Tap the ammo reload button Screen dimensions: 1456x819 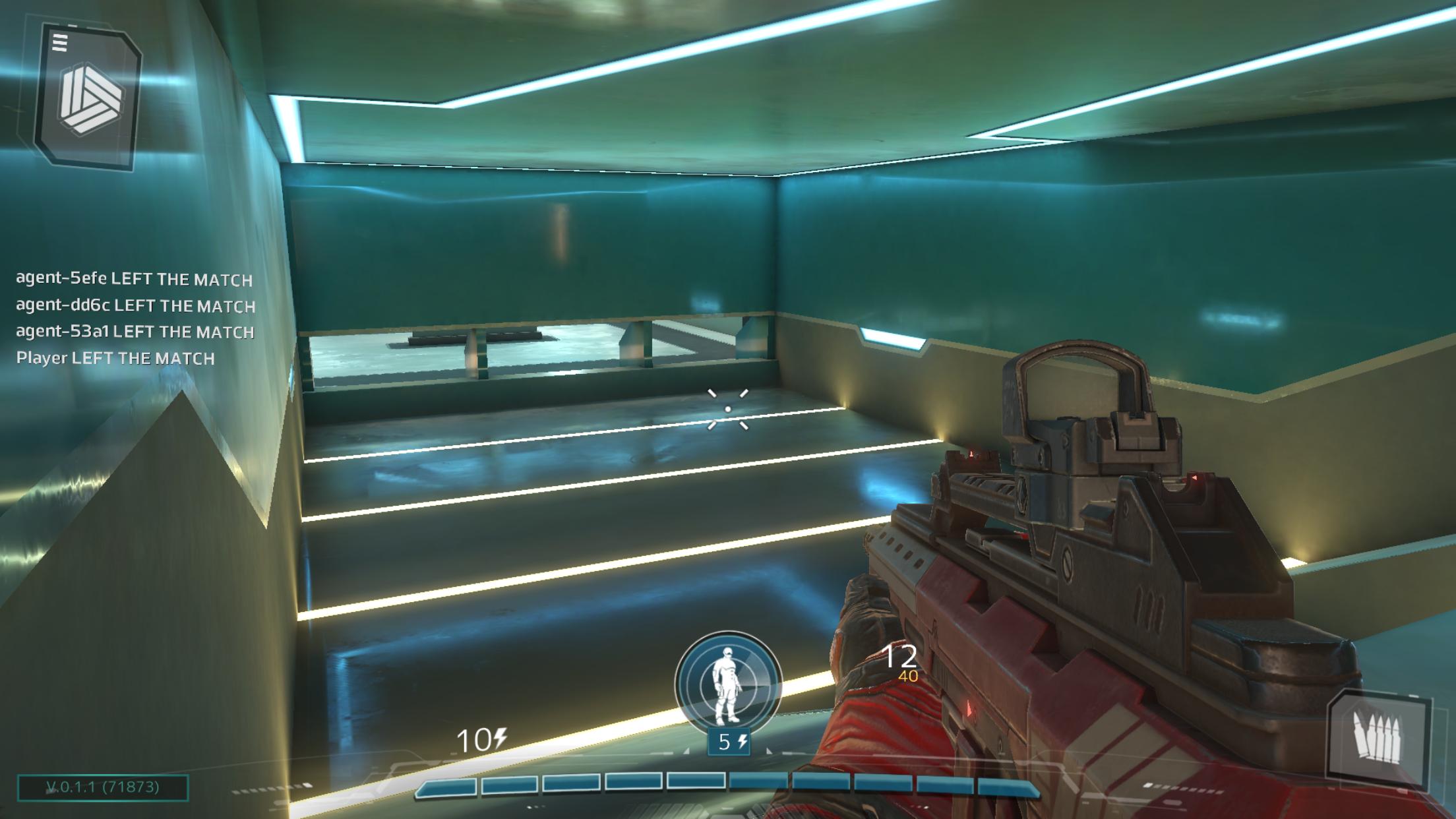[x=1377, y=739]
